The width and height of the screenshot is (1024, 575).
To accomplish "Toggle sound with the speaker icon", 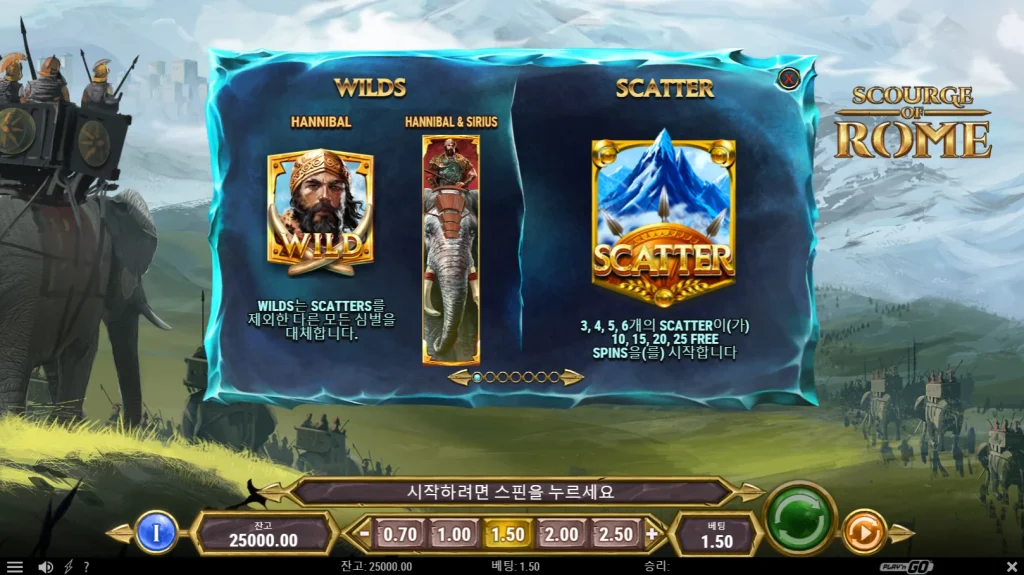I will pos(44,566).
